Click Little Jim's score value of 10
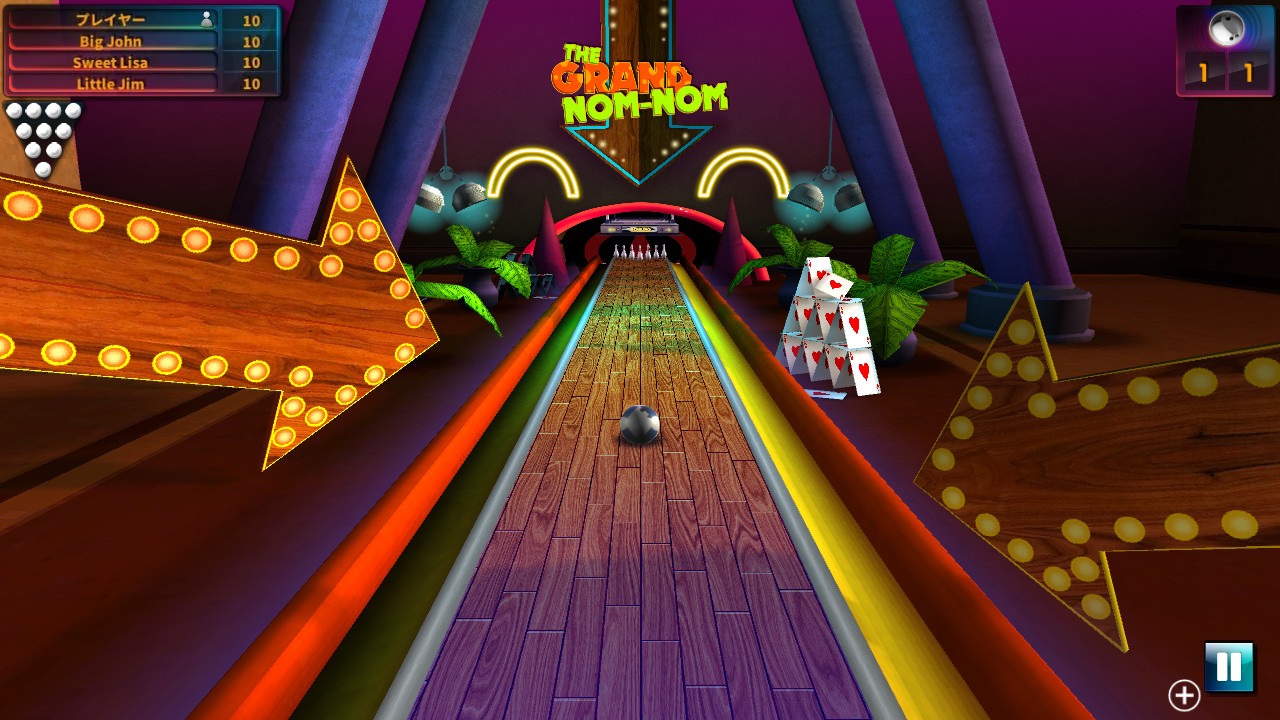Screen dimensions: 1280x720 coord(250,84)
